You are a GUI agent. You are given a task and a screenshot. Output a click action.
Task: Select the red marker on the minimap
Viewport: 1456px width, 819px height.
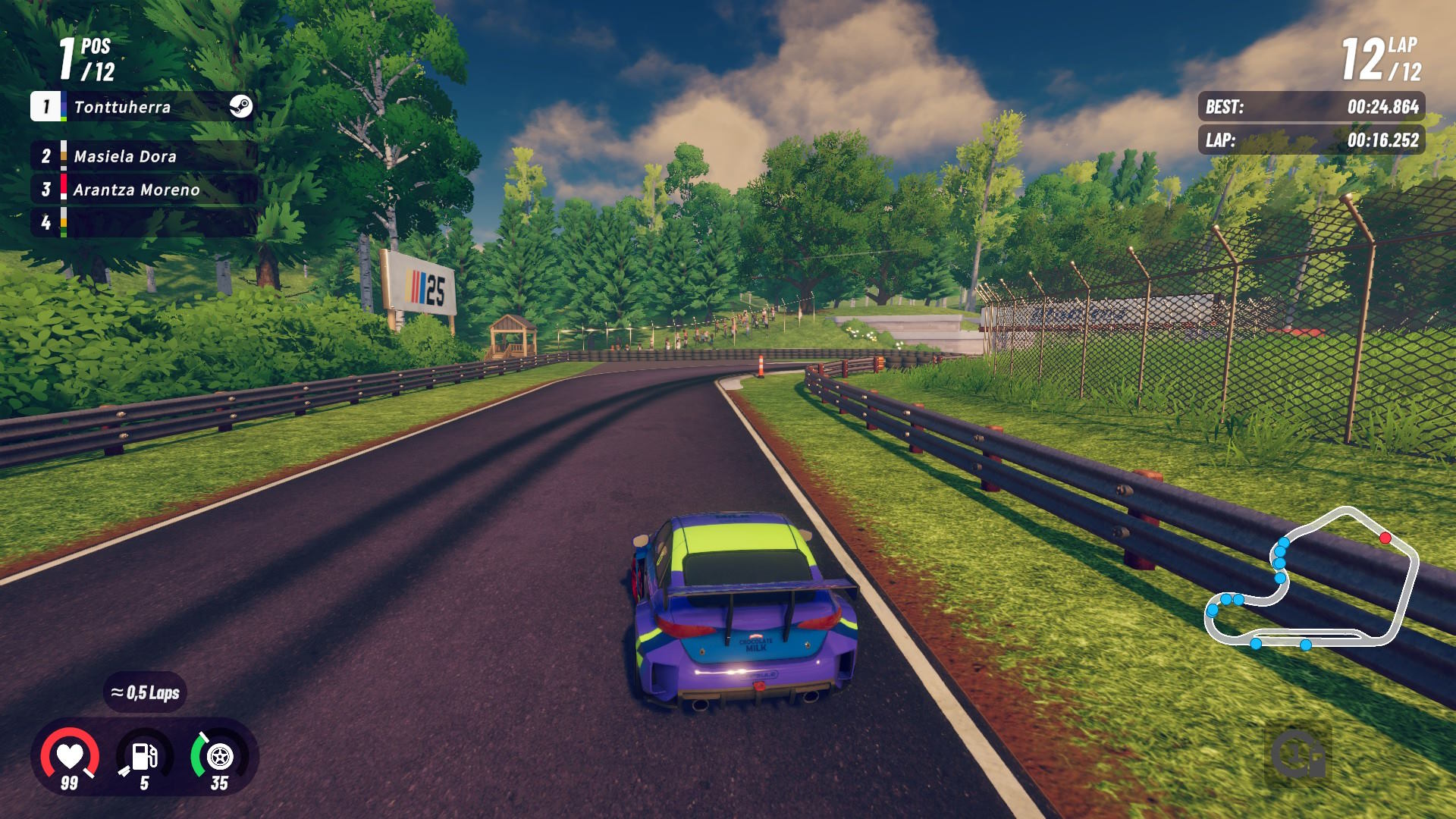pyautogui.click(x=1385, y=538)
